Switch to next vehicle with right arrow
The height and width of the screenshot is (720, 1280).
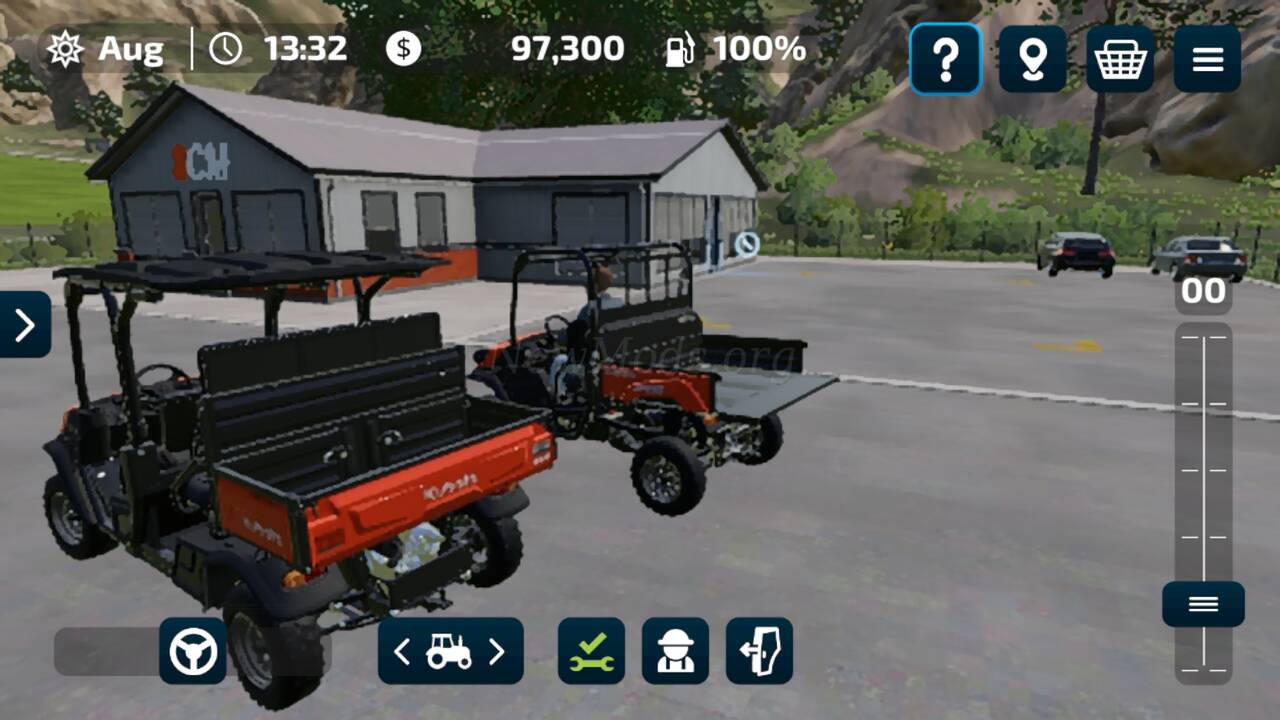[497, 652]
